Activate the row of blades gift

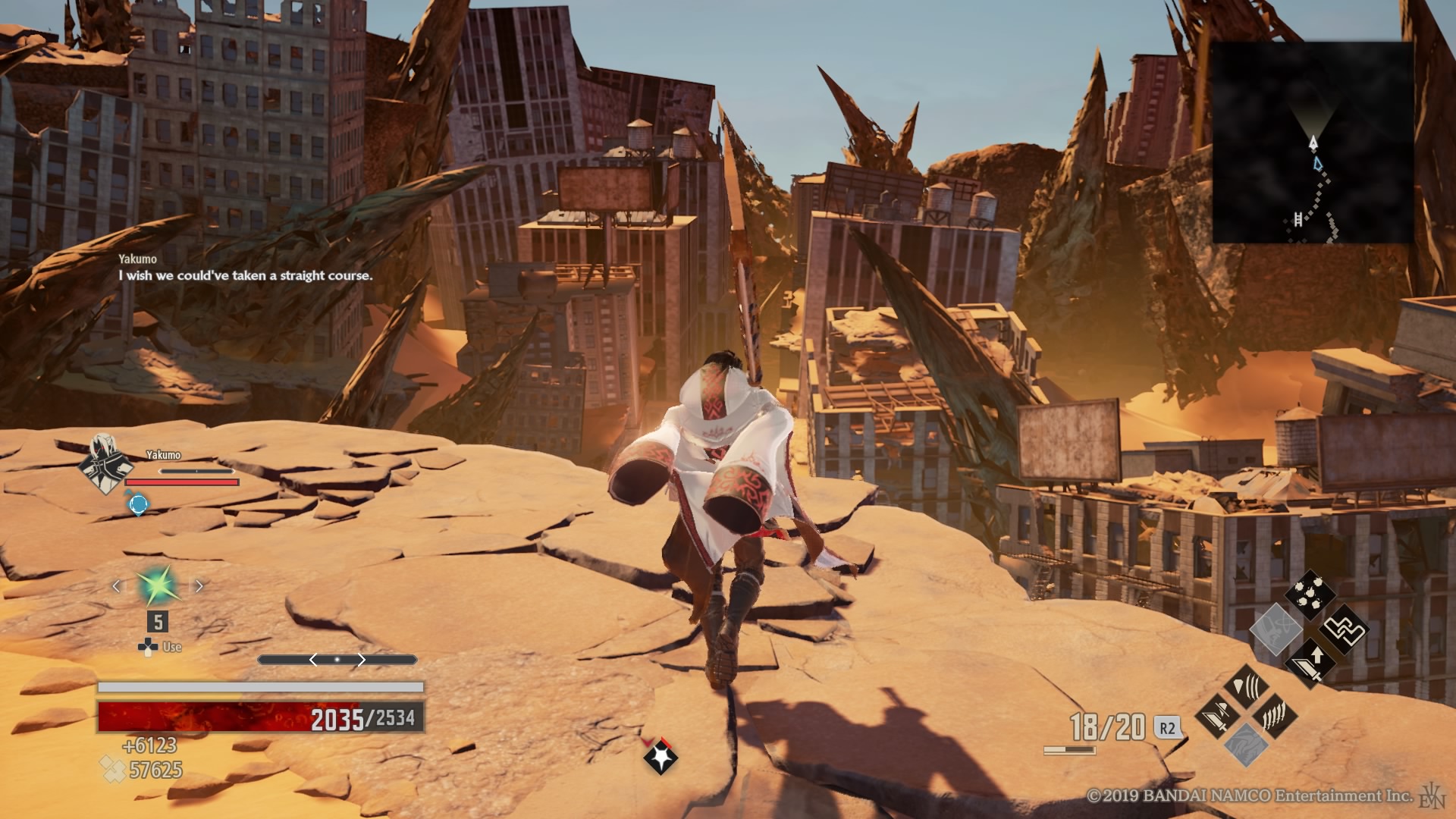[x=1274, y=715]
